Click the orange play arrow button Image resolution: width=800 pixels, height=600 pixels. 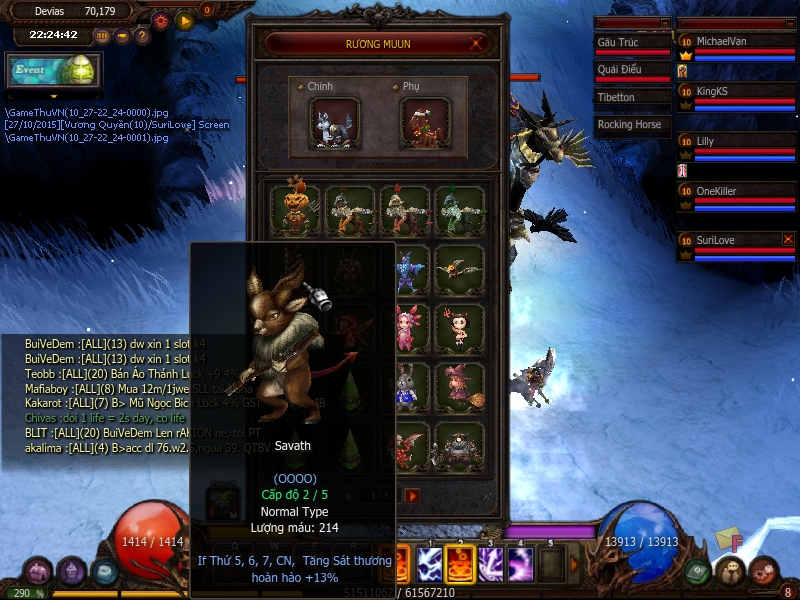(x=184, y=19)
